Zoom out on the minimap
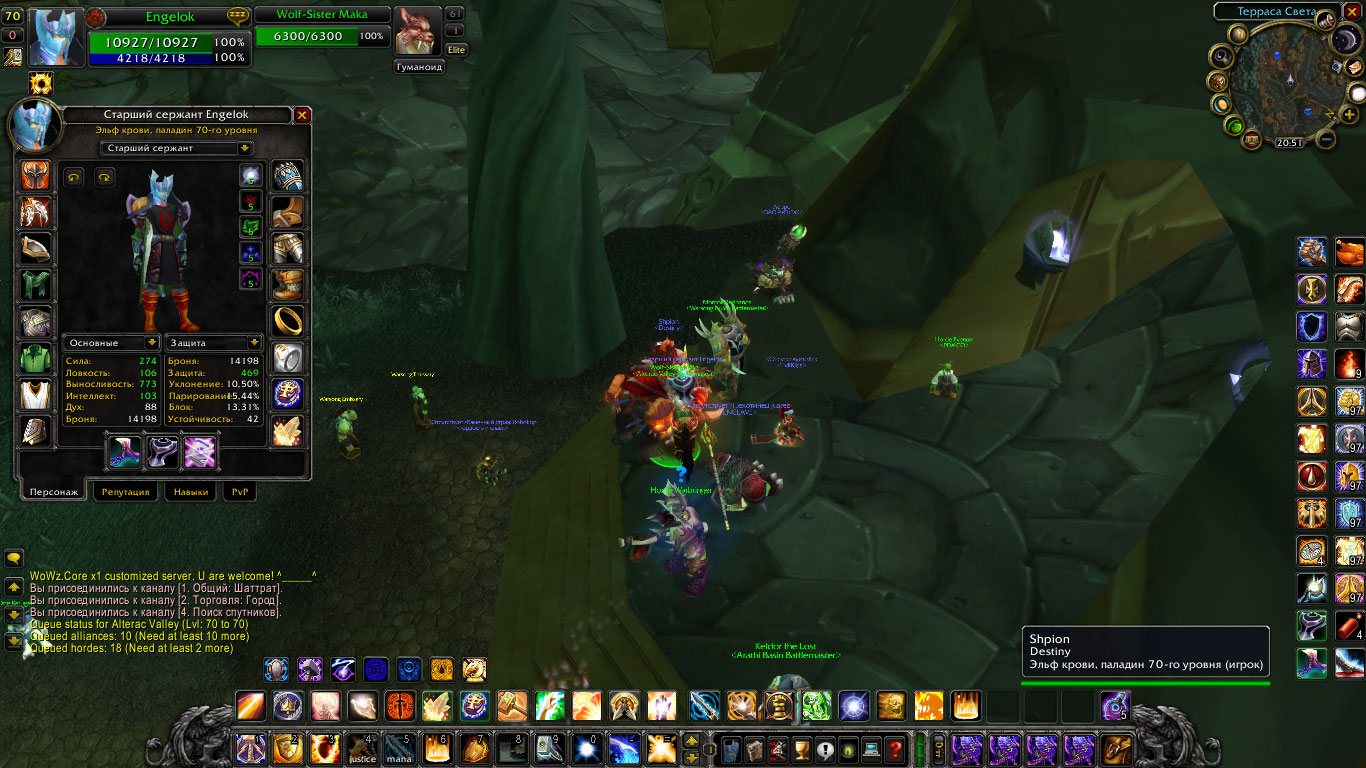 coord(1326,140)
